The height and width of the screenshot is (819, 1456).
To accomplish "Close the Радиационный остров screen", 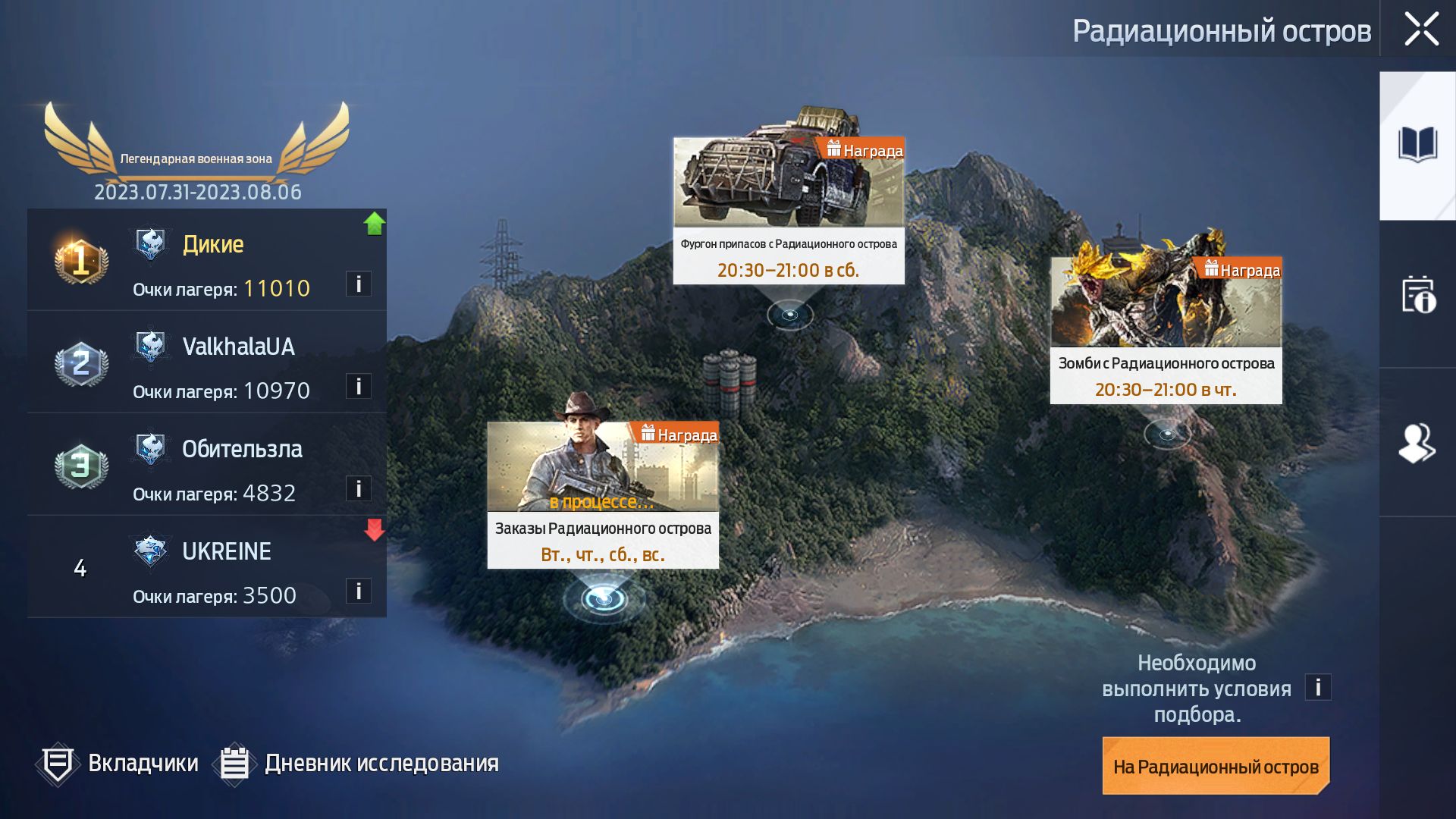I will point(1420,29).
